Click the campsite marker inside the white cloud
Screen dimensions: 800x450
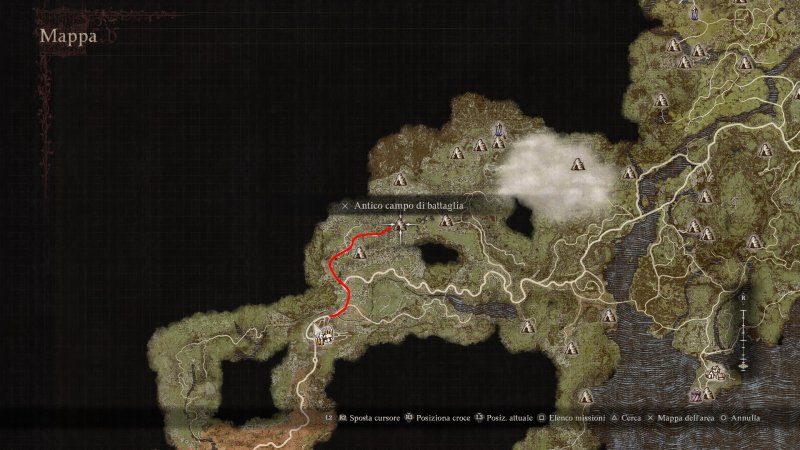[576, 164]
